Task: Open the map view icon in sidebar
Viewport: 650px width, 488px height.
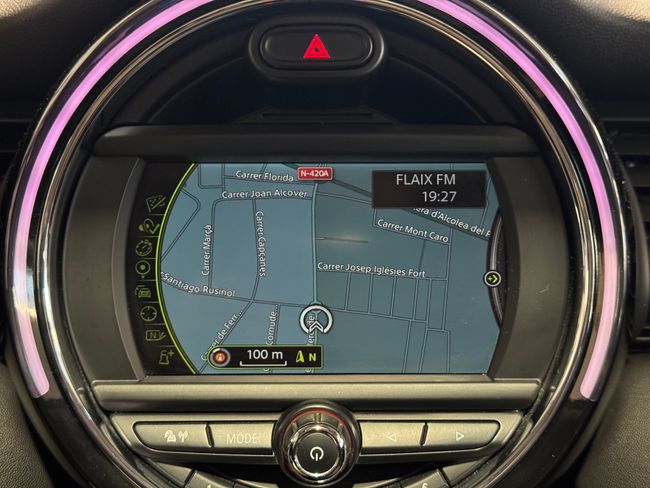Action: point(156,204)
